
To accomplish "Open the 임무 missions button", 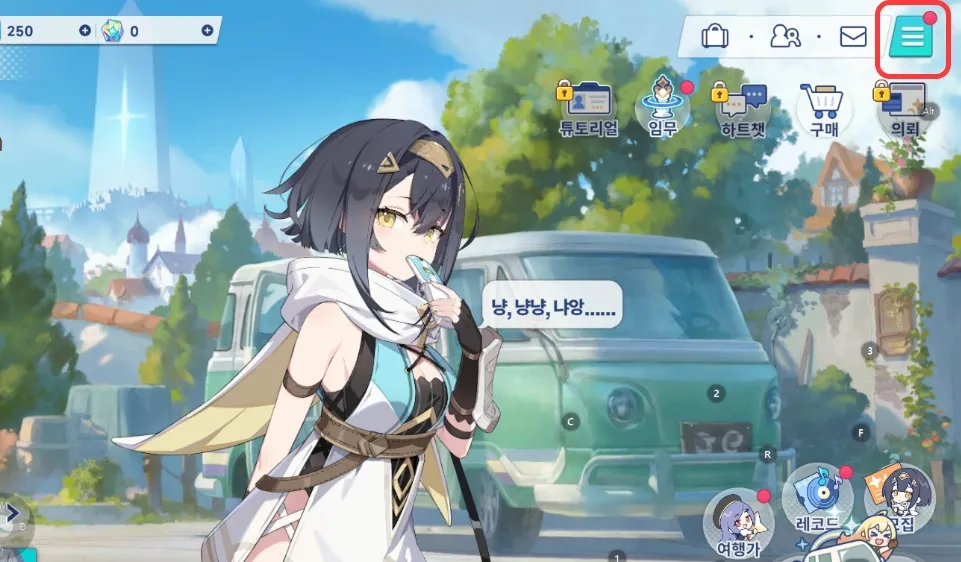I will (x=663, y=107).
